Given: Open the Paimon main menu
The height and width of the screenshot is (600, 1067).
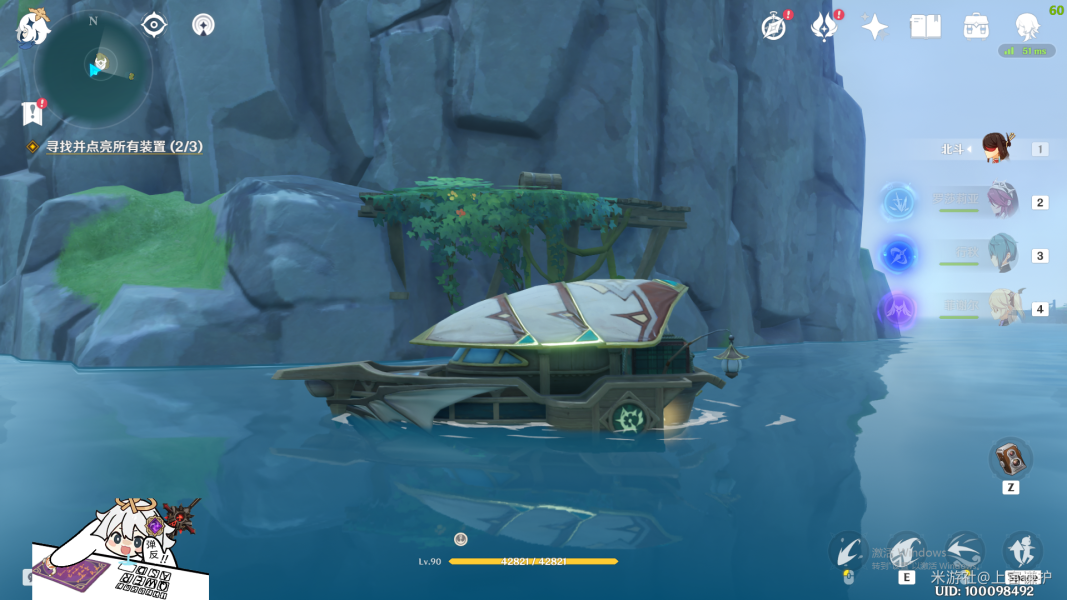Looking at the screenshot, I should click(32, 27).
